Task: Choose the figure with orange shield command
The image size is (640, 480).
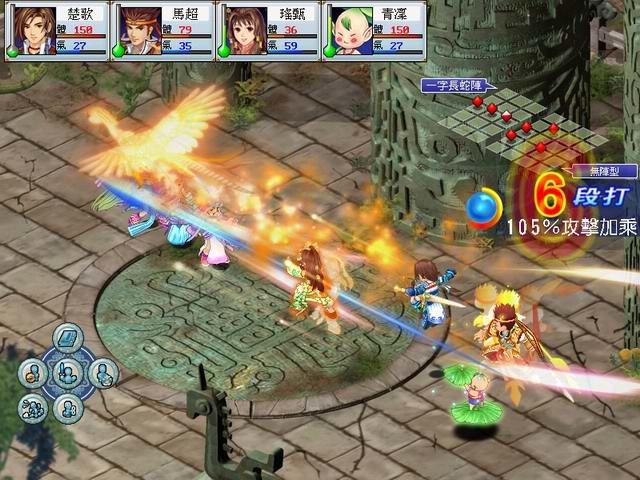Action: (x=33, y=374)
